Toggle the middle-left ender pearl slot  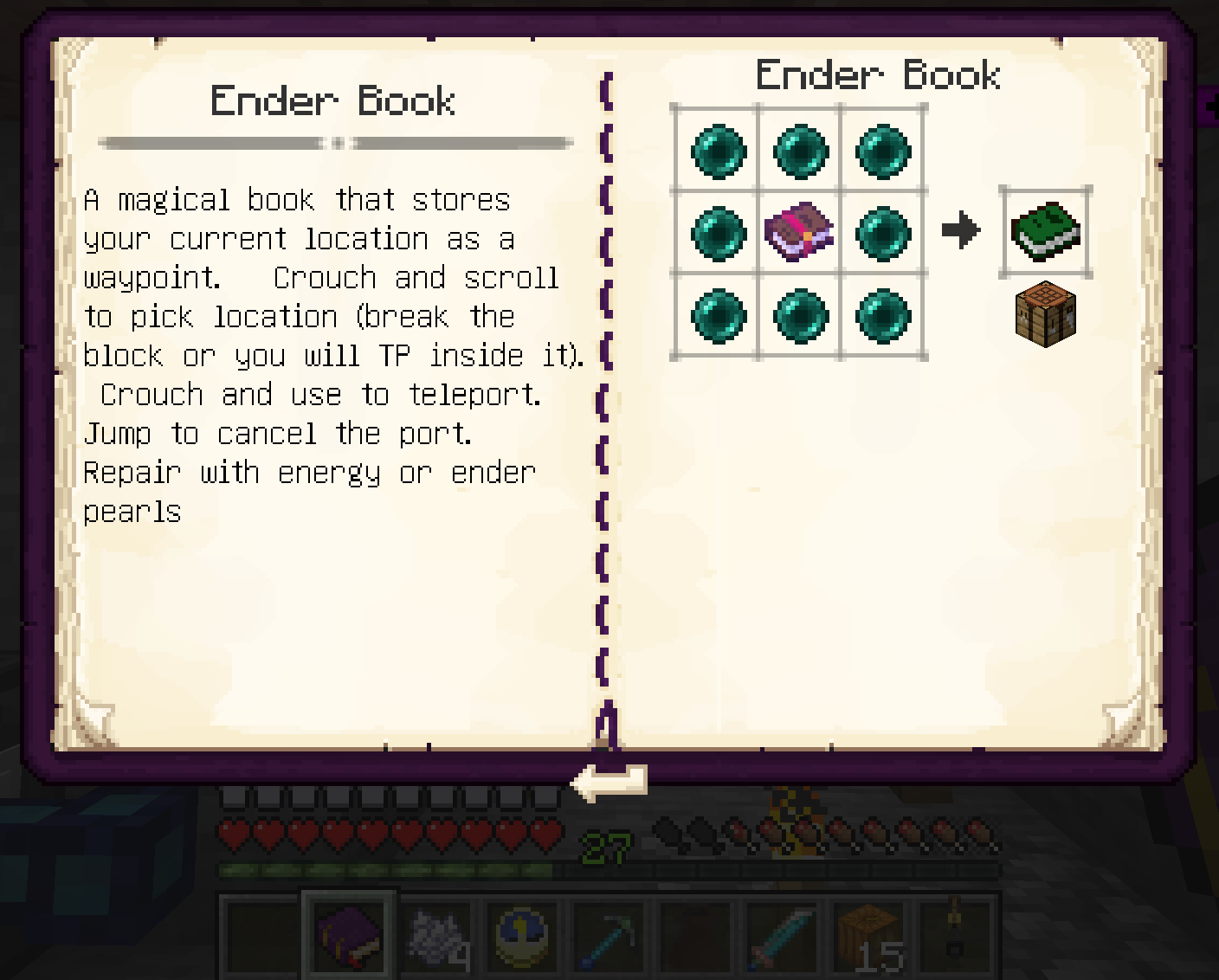[x=717, y=231]
